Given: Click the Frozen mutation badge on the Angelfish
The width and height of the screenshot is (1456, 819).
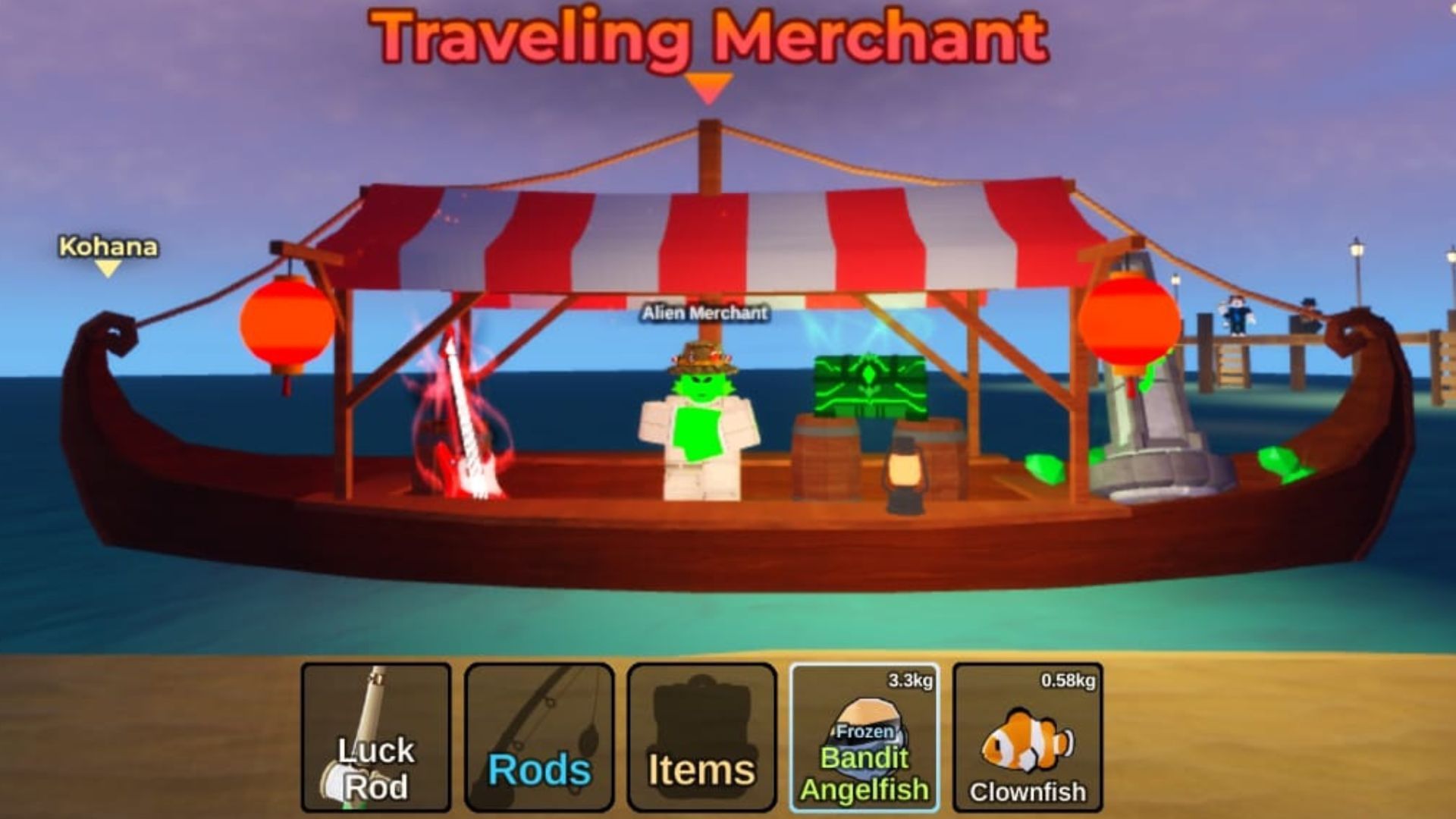Looking at the screenshot, I should 864,732.
